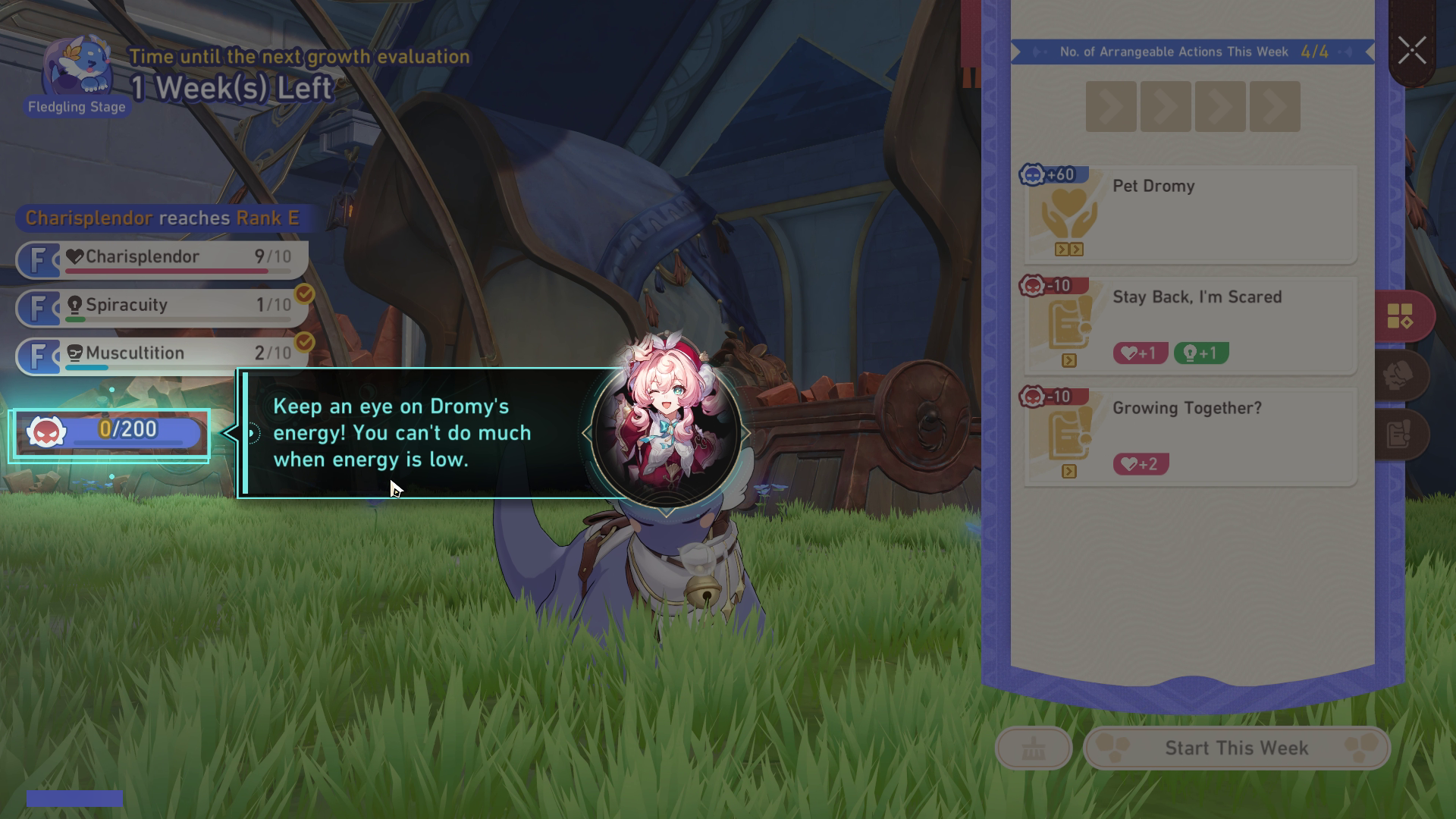1456x819 pixels.
Task: Select the Spiracuity stat bar
Action: pos(162,308)
